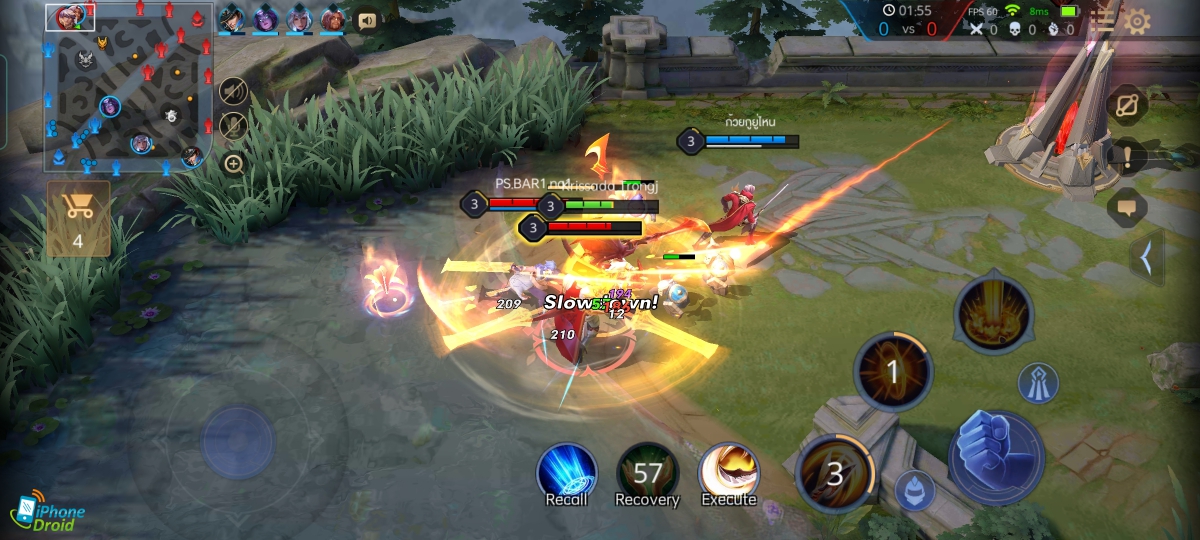Click the minimap to view the battlefield
This screenshot has width=1200, height=540.
[128, 88]
